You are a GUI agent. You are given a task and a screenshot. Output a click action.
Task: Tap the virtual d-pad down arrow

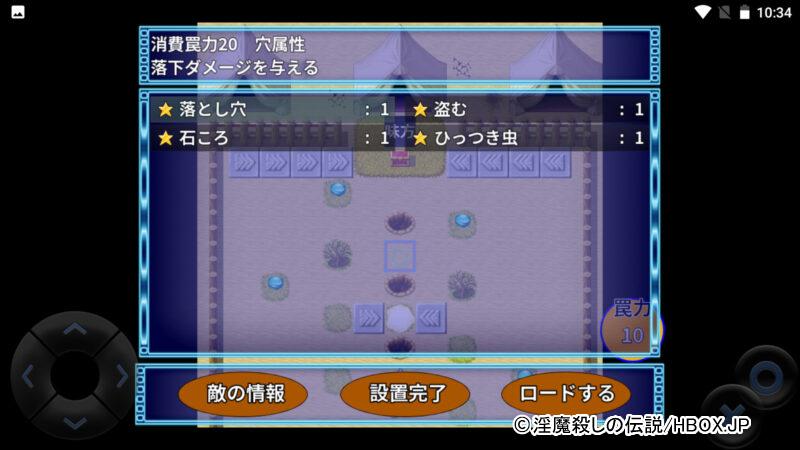click(x=74, y=422)
